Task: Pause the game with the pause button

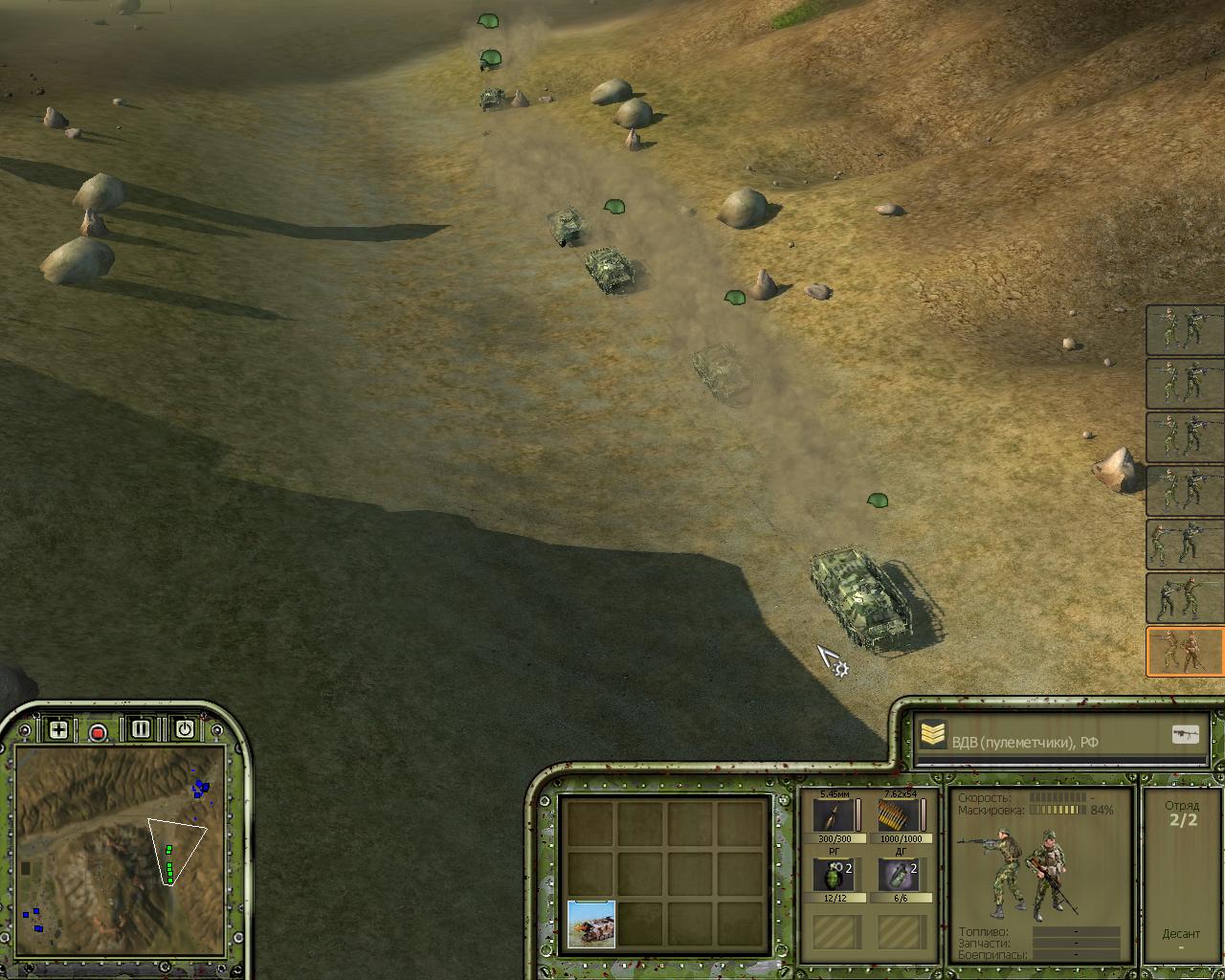Action: pyautogui.click(x=141, y=729)
